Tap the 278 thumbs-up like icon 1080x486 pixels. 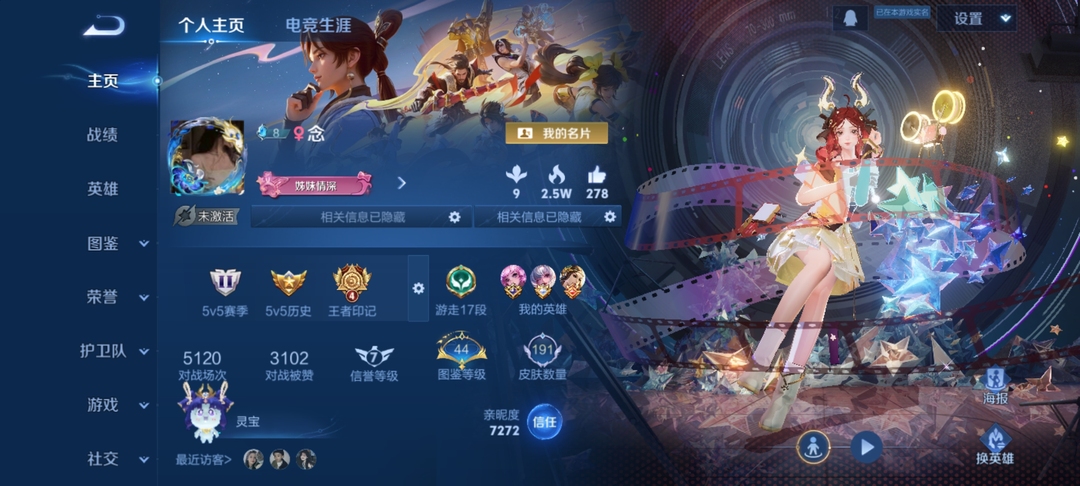[597, 176]
